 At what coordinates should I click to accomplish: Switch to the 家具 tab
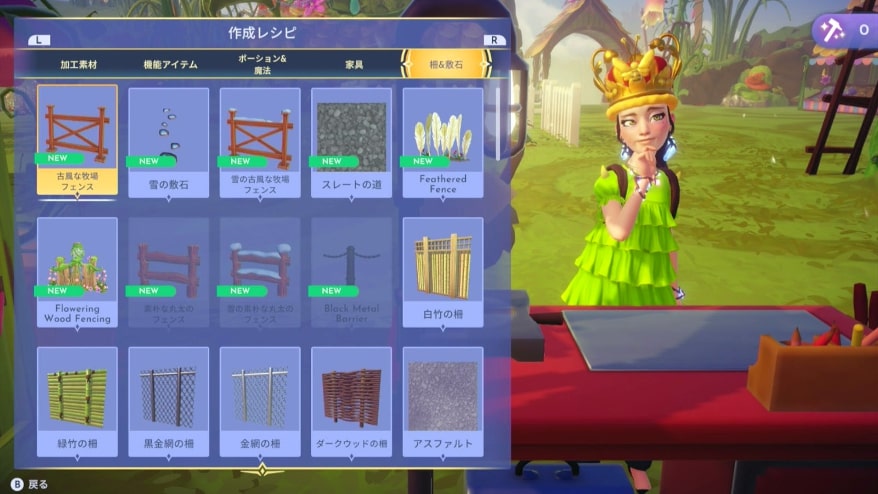354,64
